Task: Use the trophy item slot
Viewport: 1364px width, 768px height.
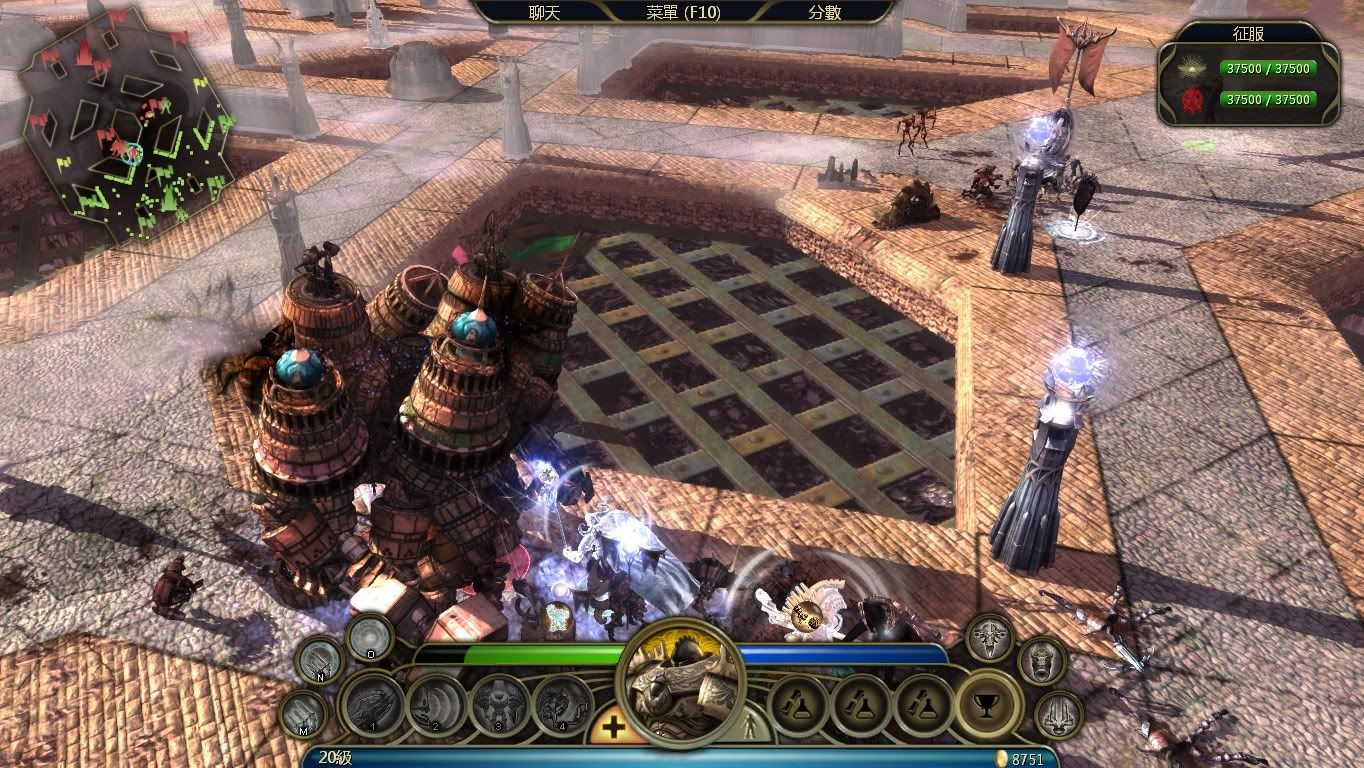Action: [x=988, y=705]
